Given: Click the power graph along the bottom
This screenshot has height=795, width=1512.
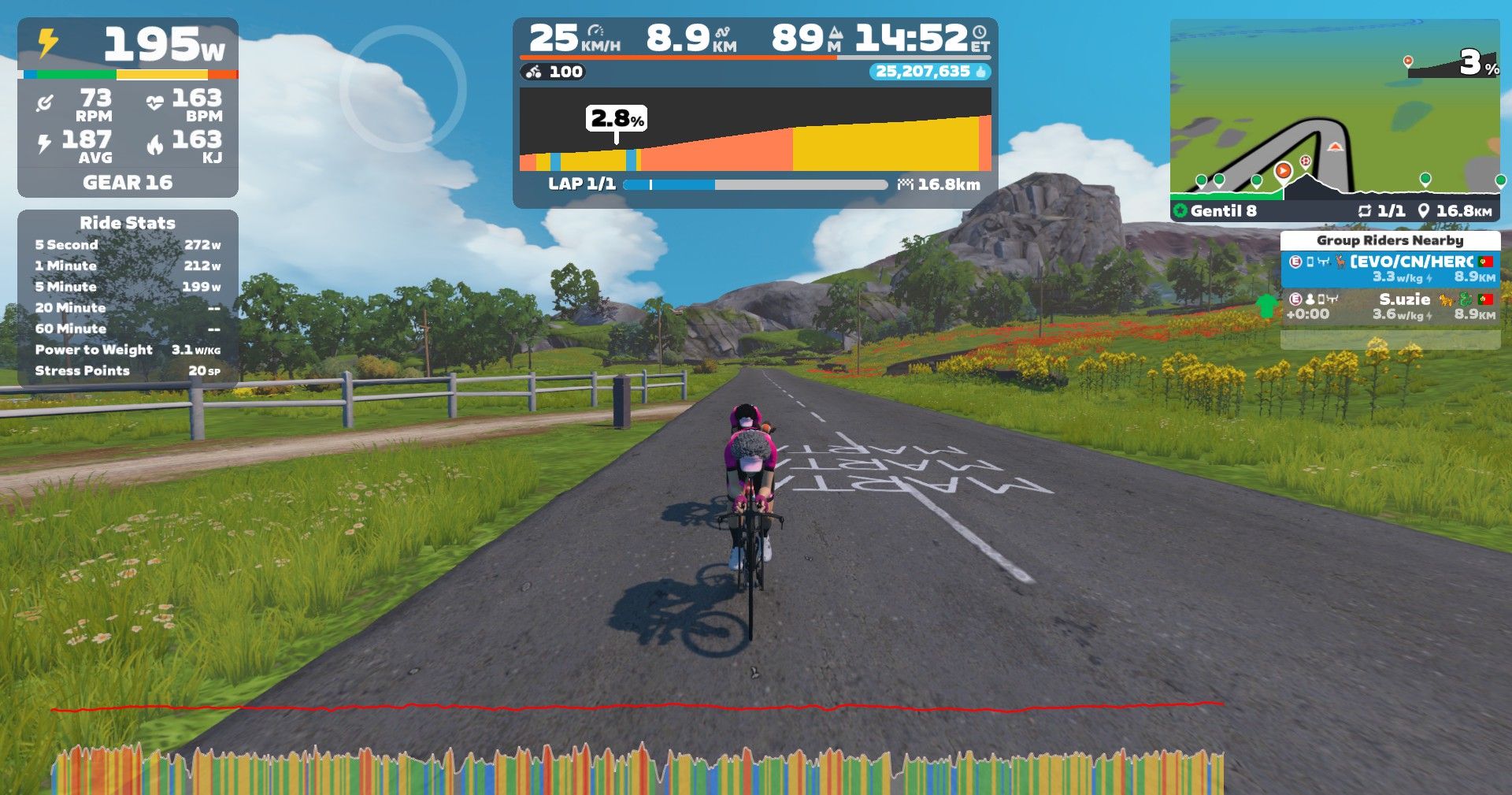Looking at the screenshot, I should pyautogui.click(x=636, y=768).
